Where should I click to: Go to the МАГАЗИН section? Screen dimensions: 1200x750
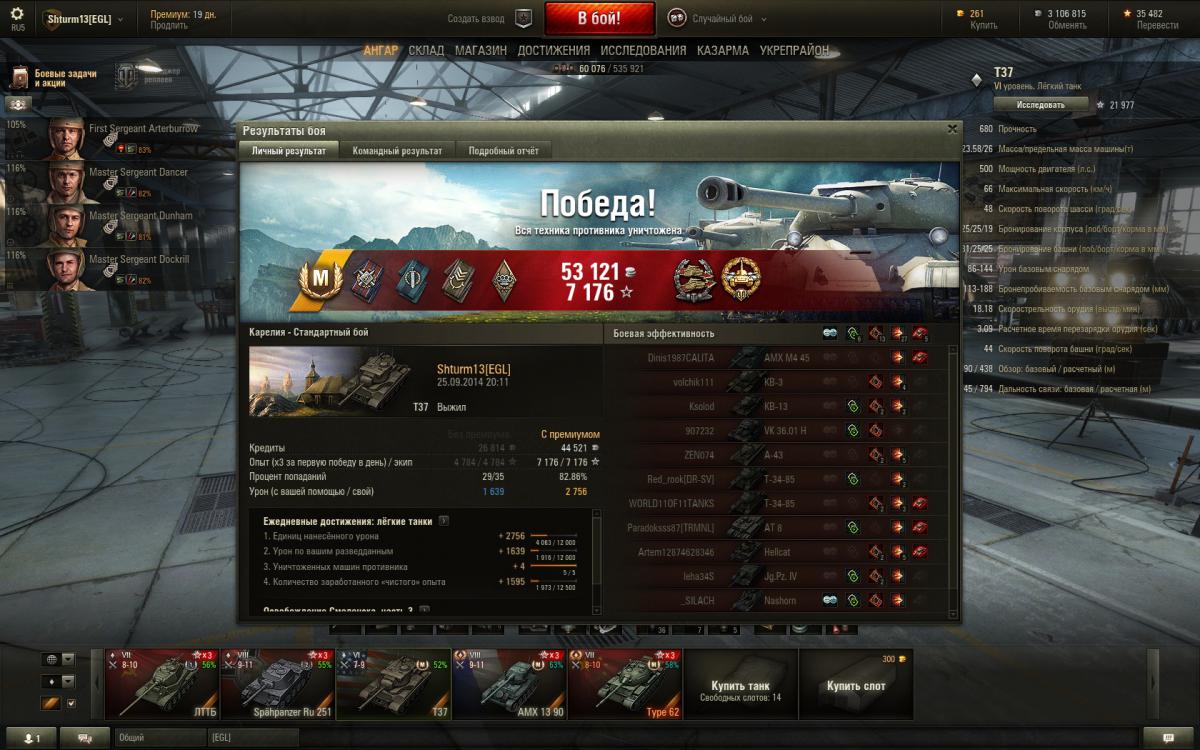[x=480, y=50]
